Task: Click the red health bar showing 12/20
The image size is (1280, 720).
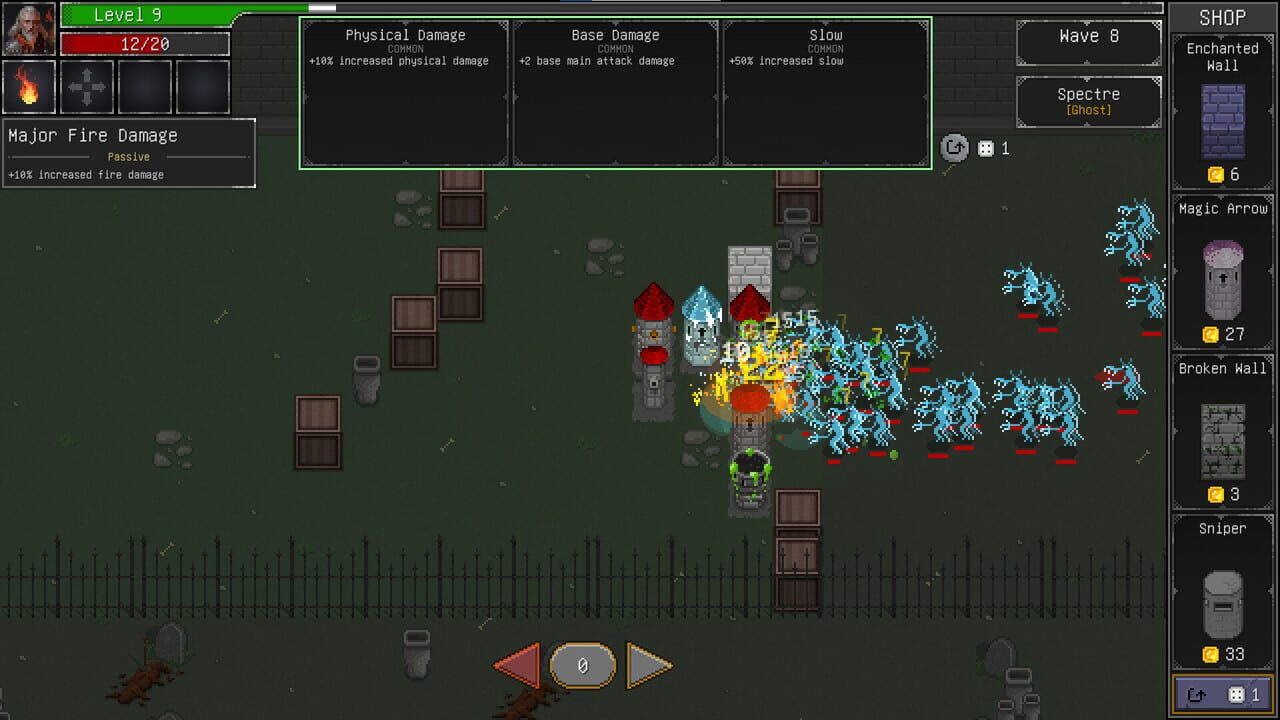Action: coord(143,43)
